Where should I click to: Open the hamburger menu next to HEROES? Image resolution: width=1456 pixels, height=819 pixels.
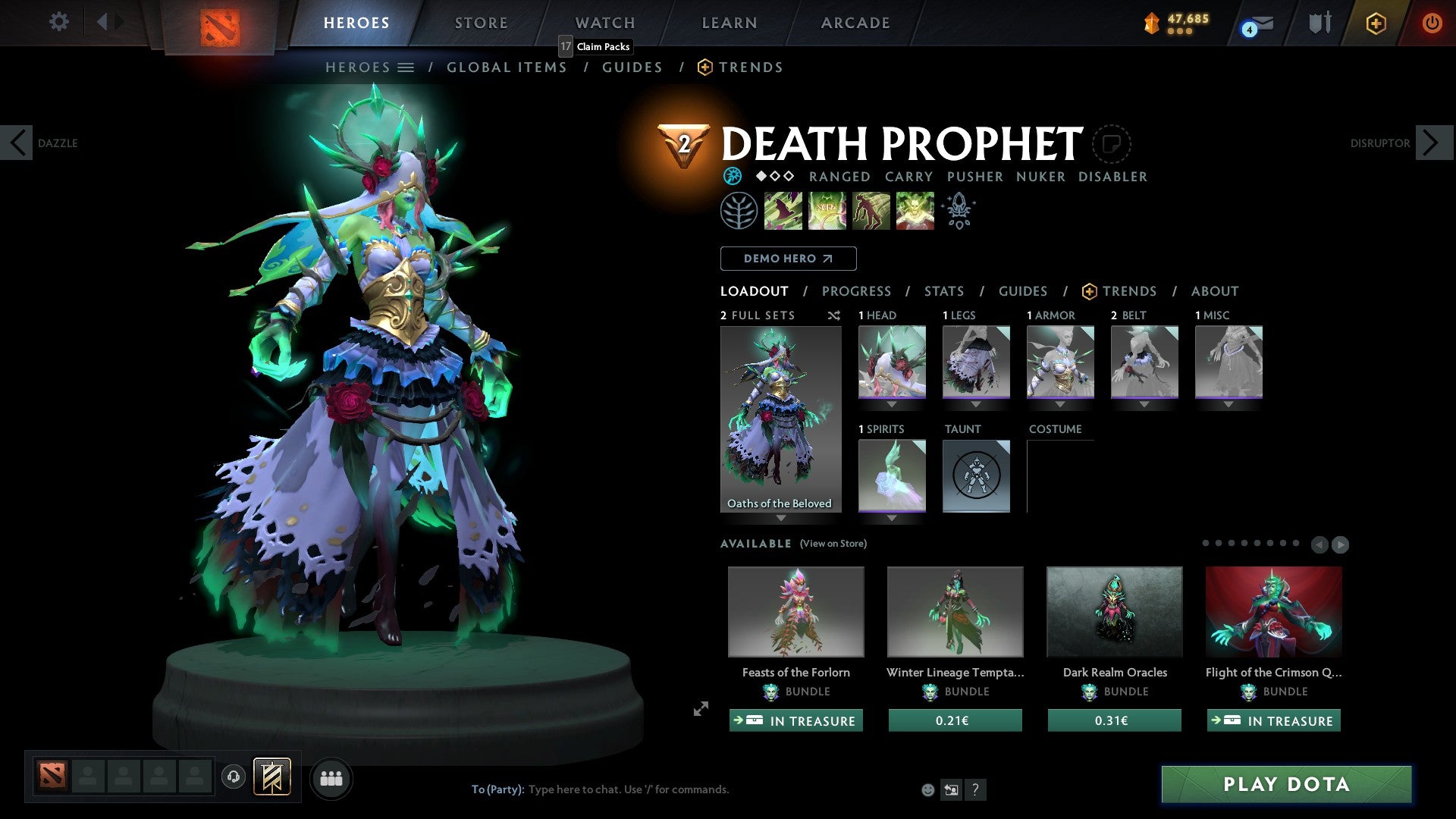pyautogui.click(x=405, y=67)
